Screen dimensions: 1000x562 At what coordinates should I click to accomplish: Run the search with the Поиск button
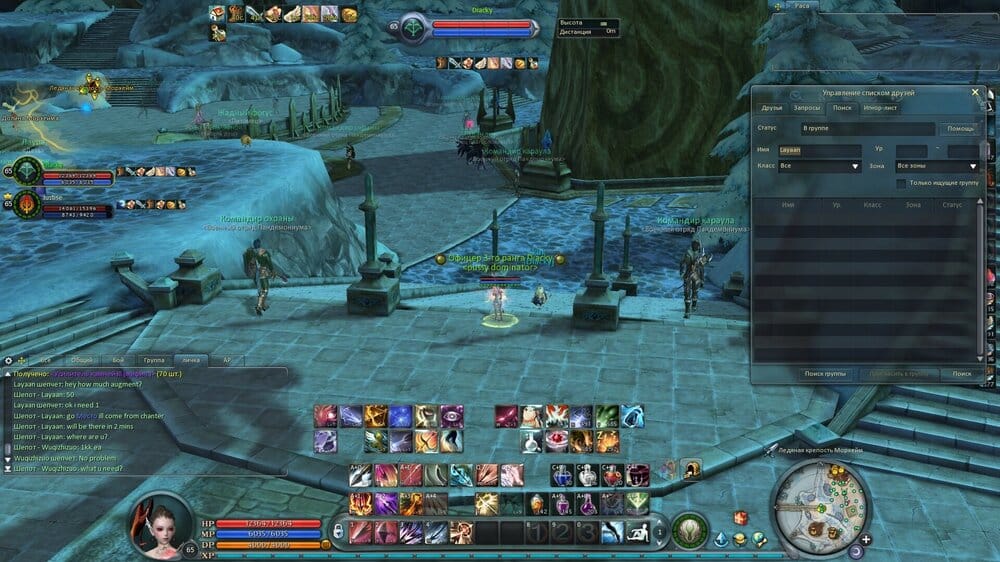[962, 373]
